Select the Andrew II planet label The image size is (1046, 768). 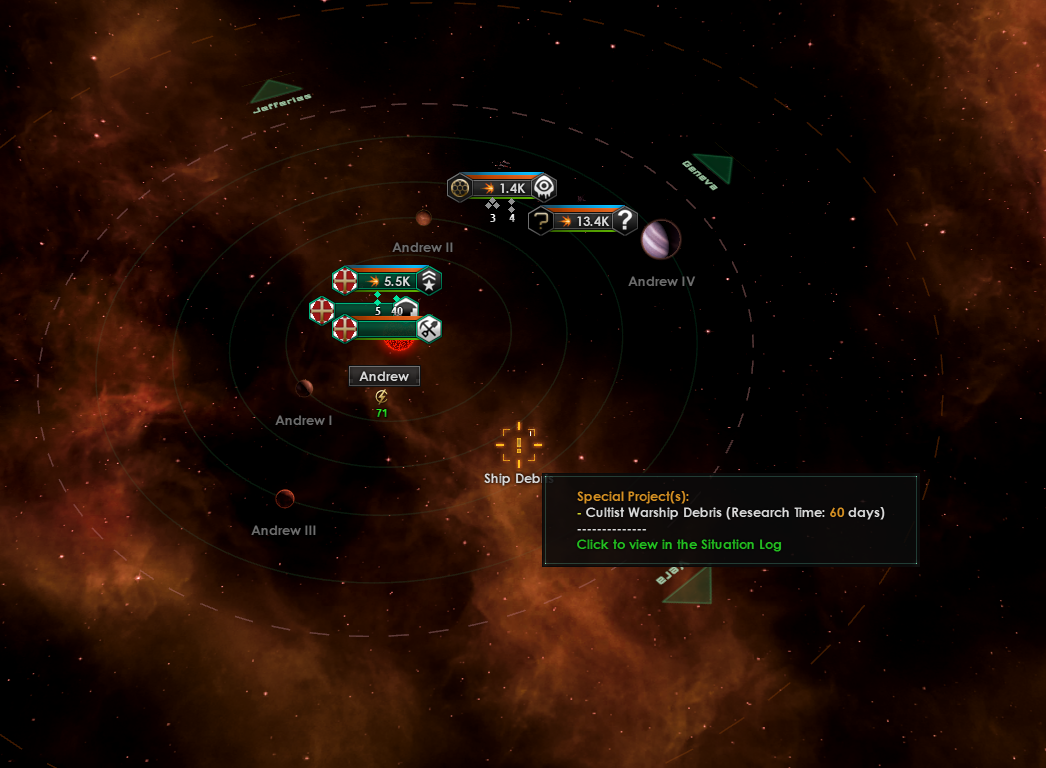(423, 247)
